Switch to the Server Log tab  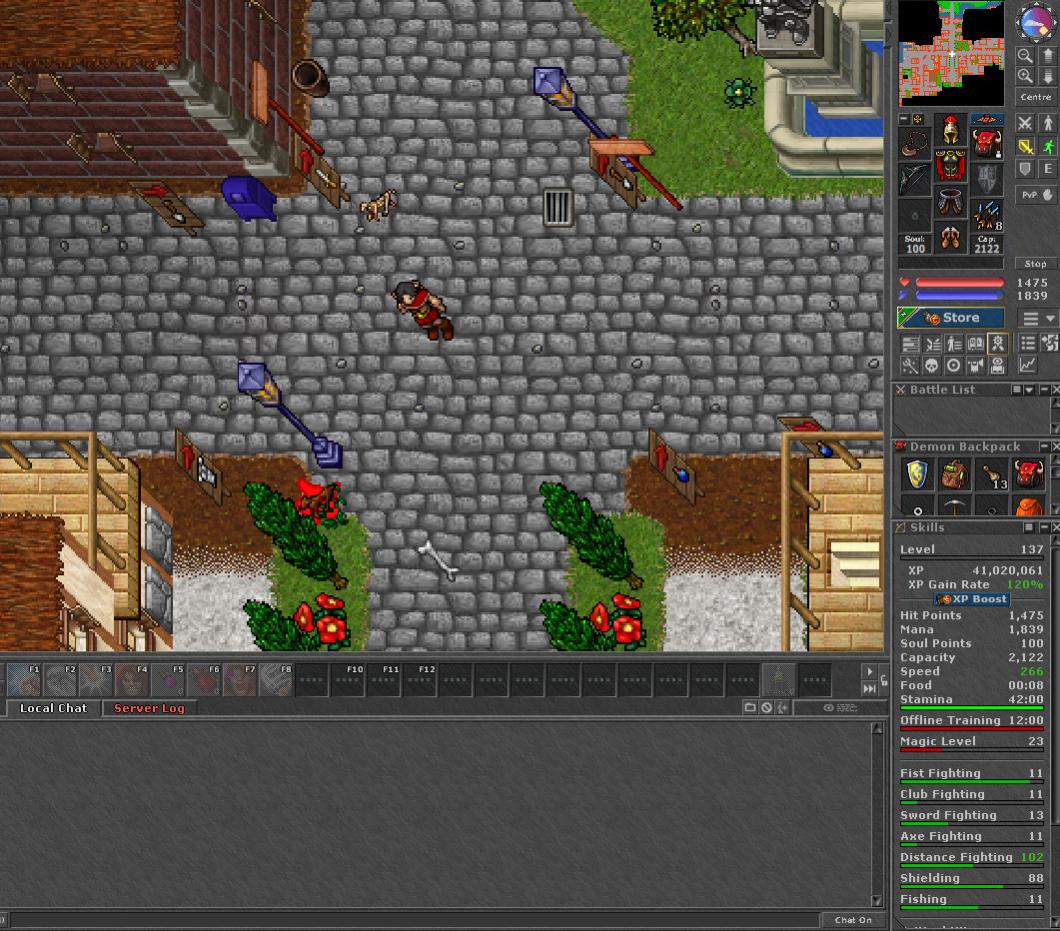click(x=149, y=708)
